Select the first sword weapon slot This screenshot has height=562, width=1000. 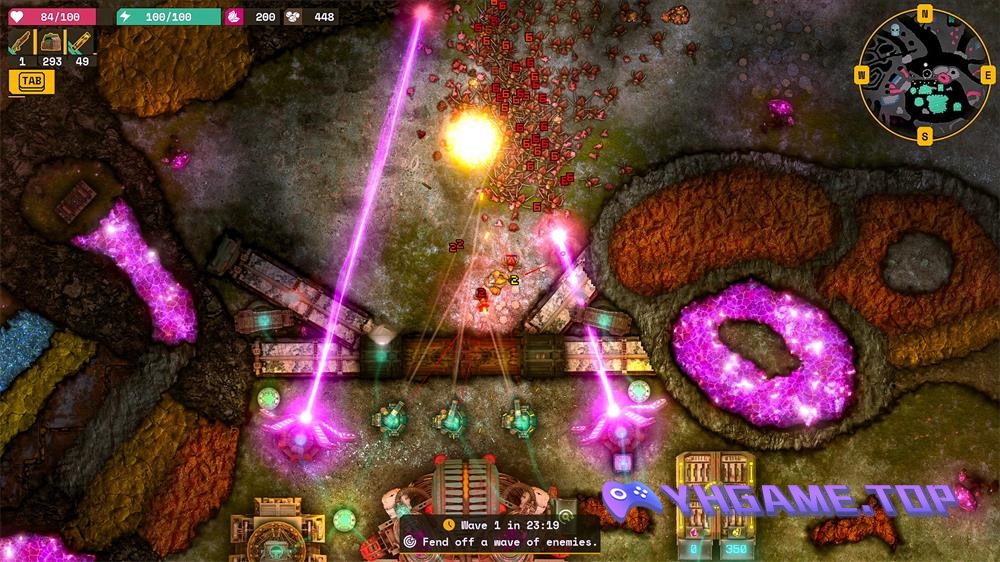tap(22, 43)
